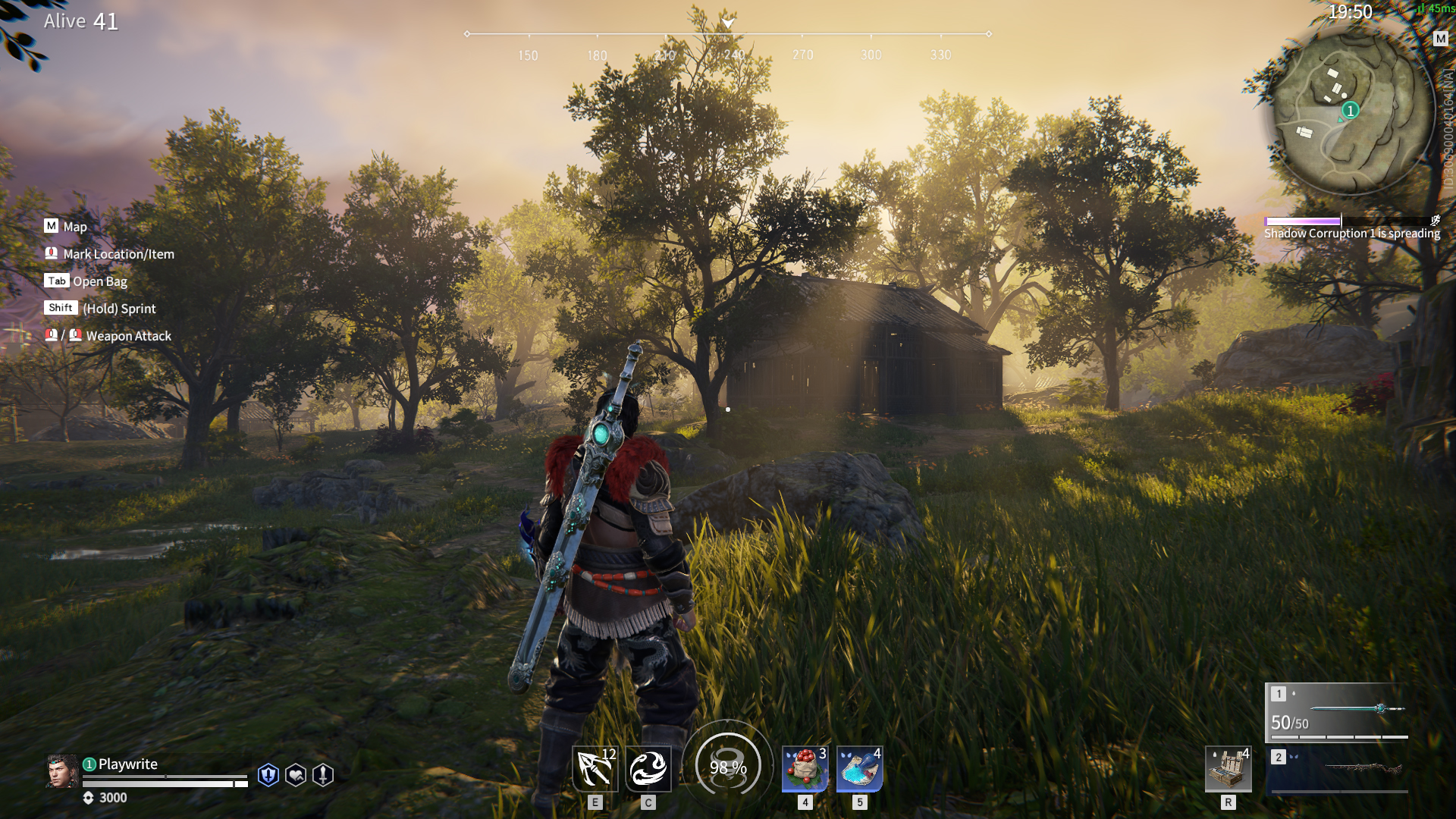Activate the arrow skill with 12 charges
This screenshot has height=819, width=1456.
(x=595, y=768)
